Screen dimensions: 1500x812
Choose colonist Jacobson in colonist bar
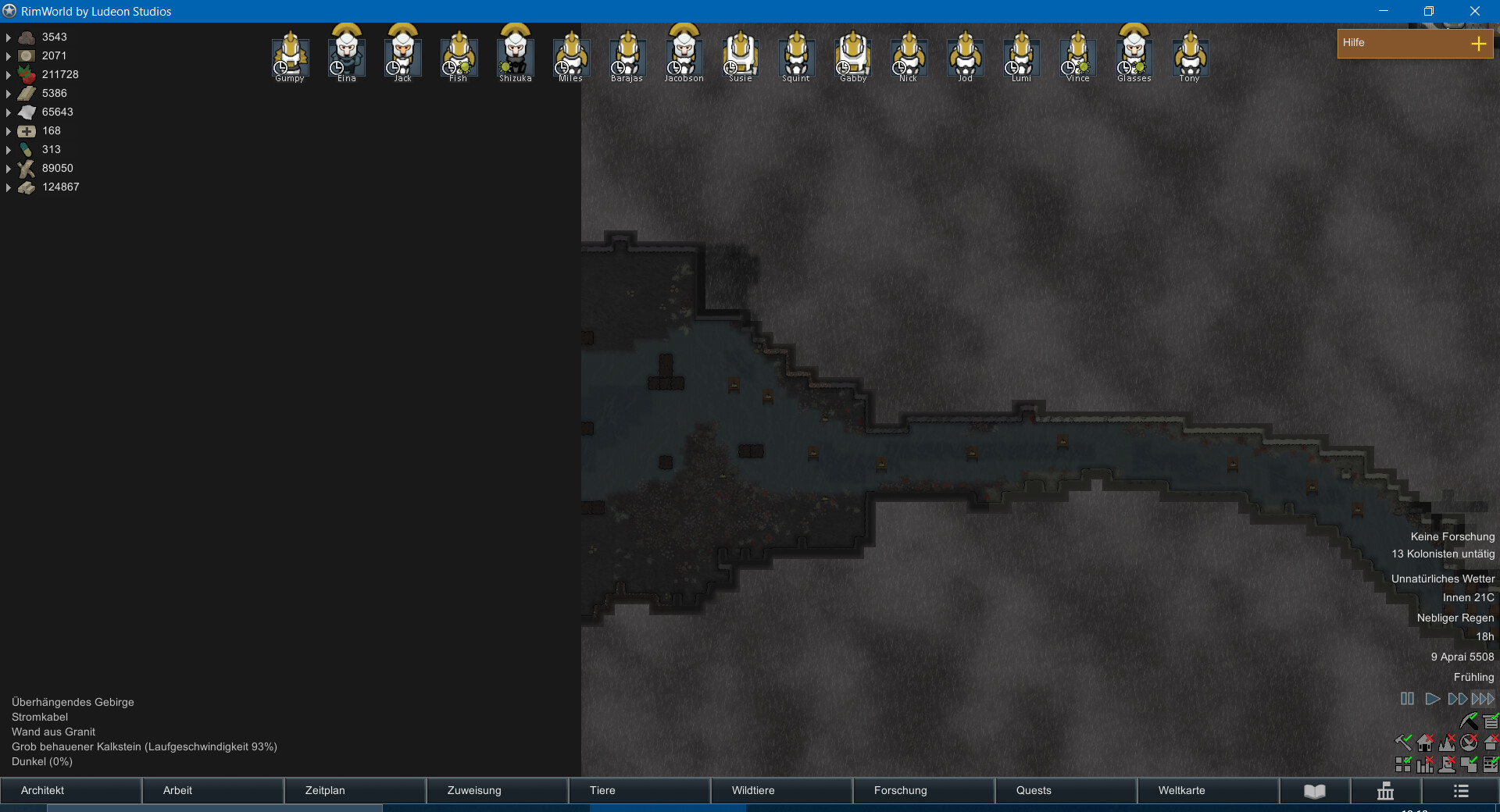pos(684,53)
